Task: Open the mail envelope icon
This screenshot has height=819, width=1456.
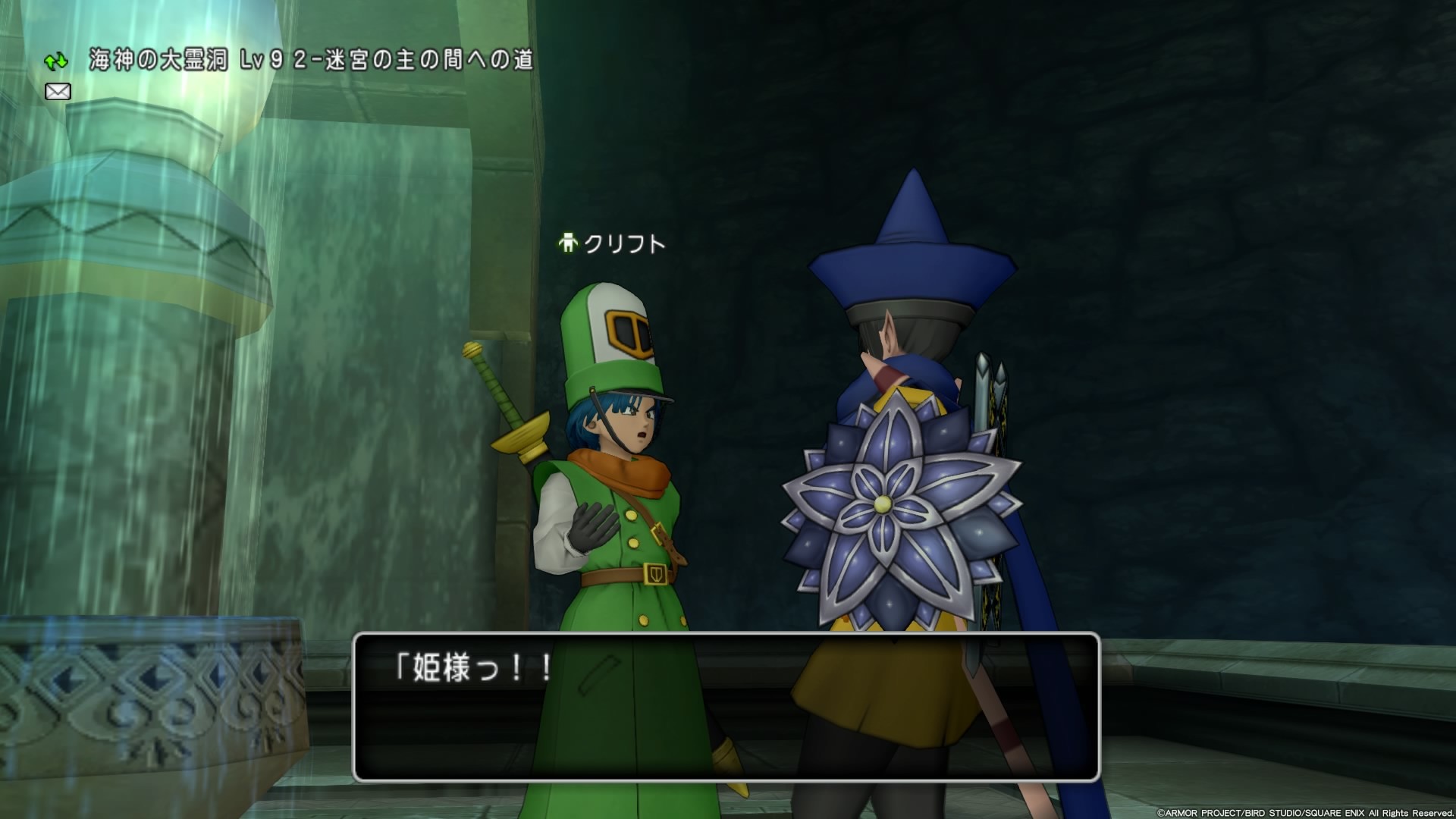Action: 56,91
